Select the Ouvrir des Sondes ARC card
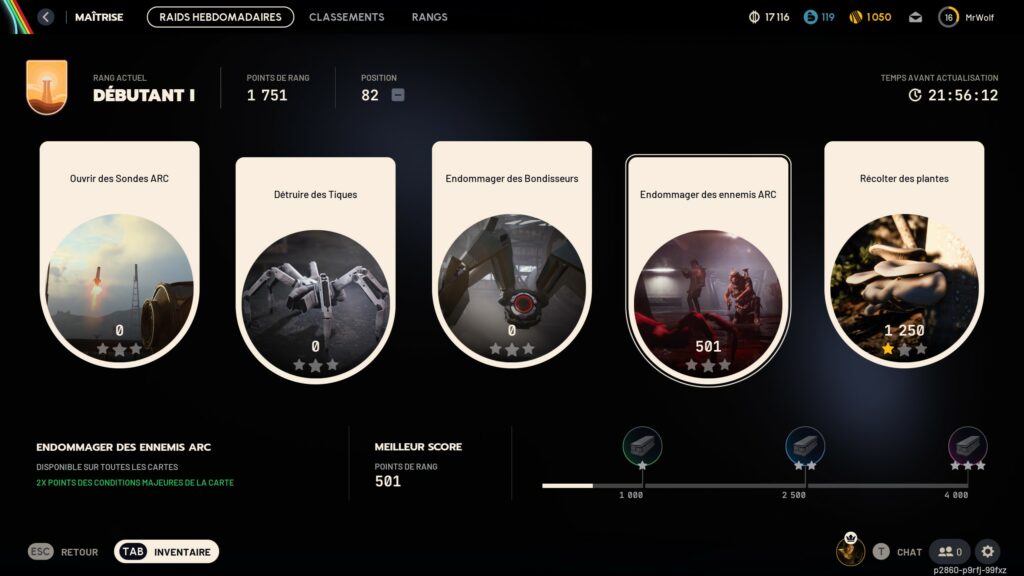 [x=120, y=254]
